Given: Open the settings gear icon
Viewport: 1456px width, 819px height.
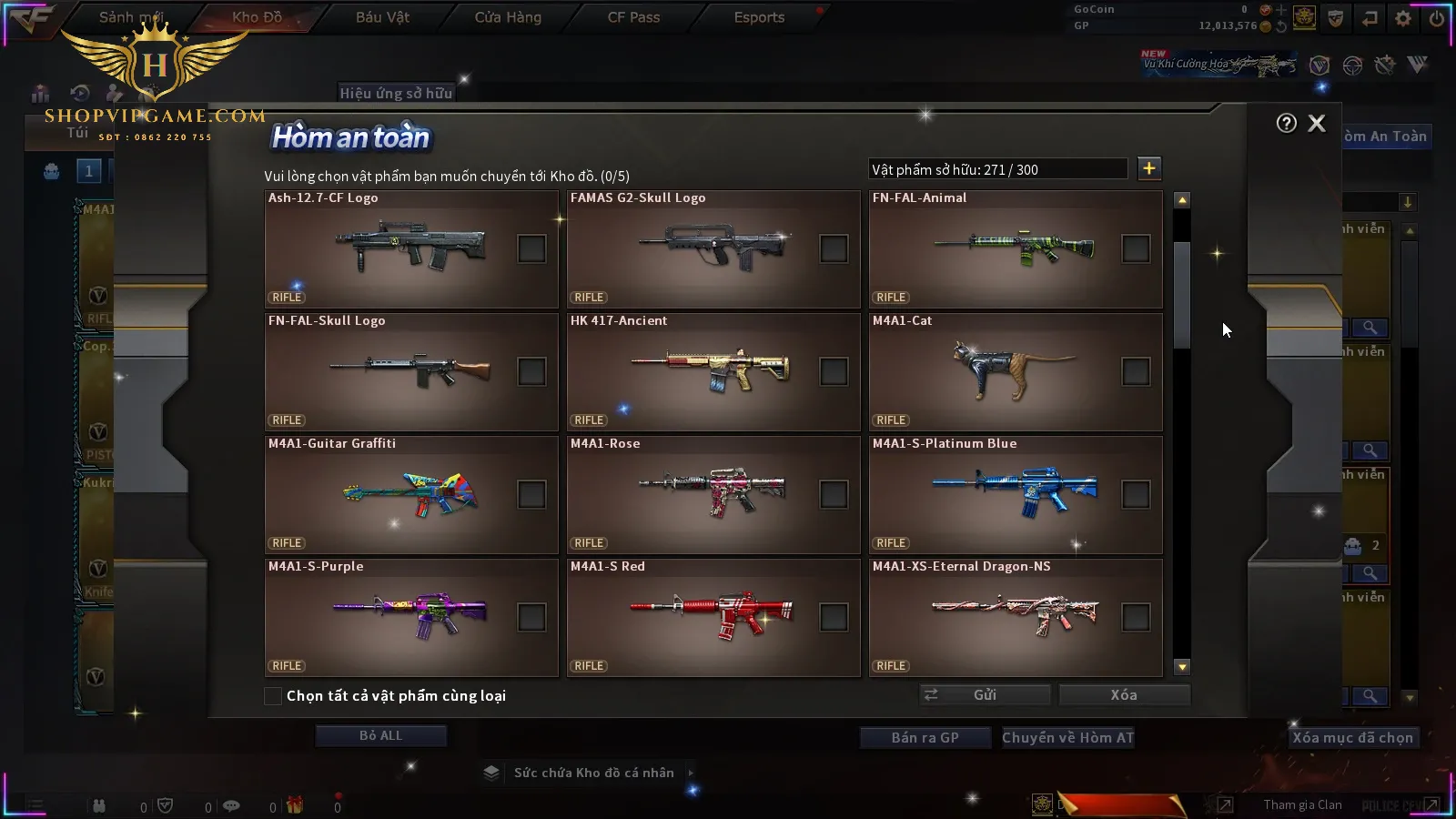Looking at the screenshot, I should click(x=1403, y=18).
